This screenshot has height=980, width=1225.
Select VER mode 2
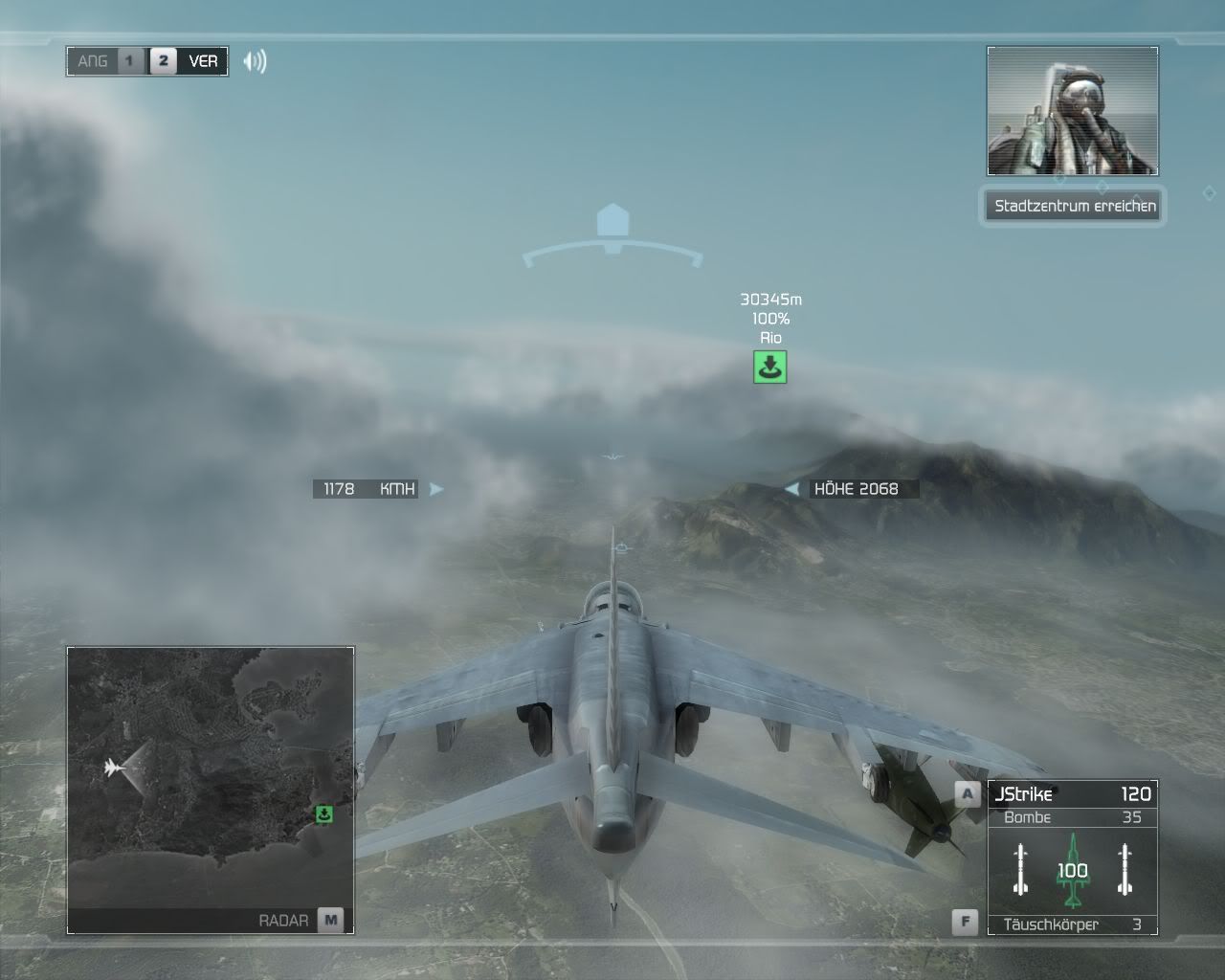coord(164,61)
